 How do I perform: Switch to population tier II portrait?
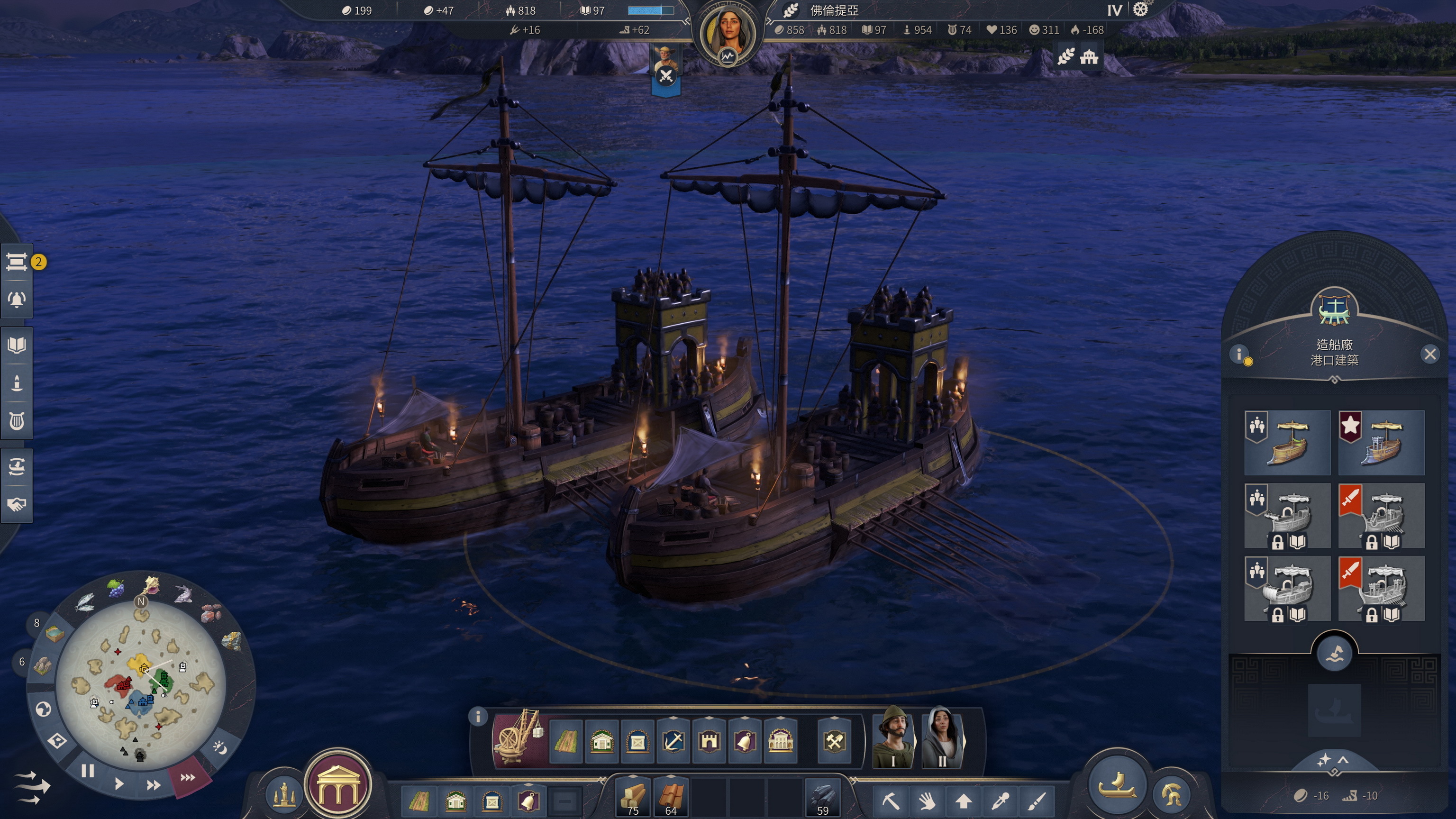[x=942, y=737]
